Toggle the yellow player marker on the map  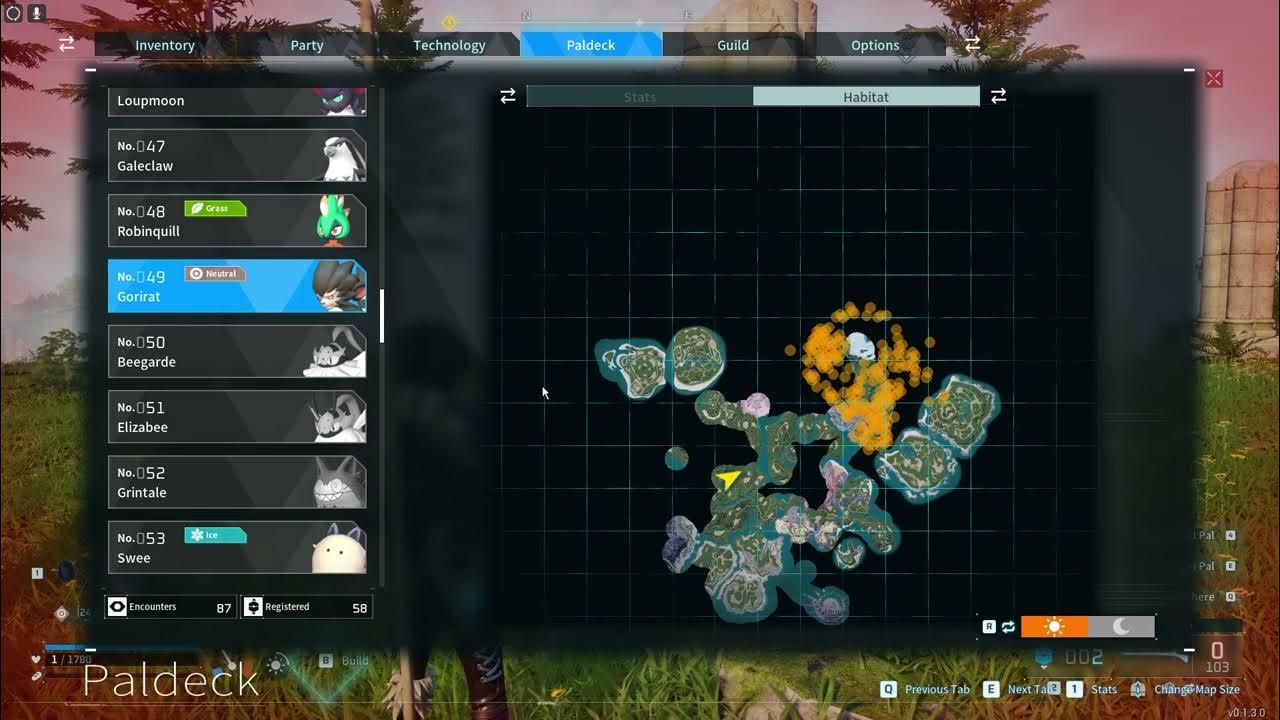tap(728, 477)
